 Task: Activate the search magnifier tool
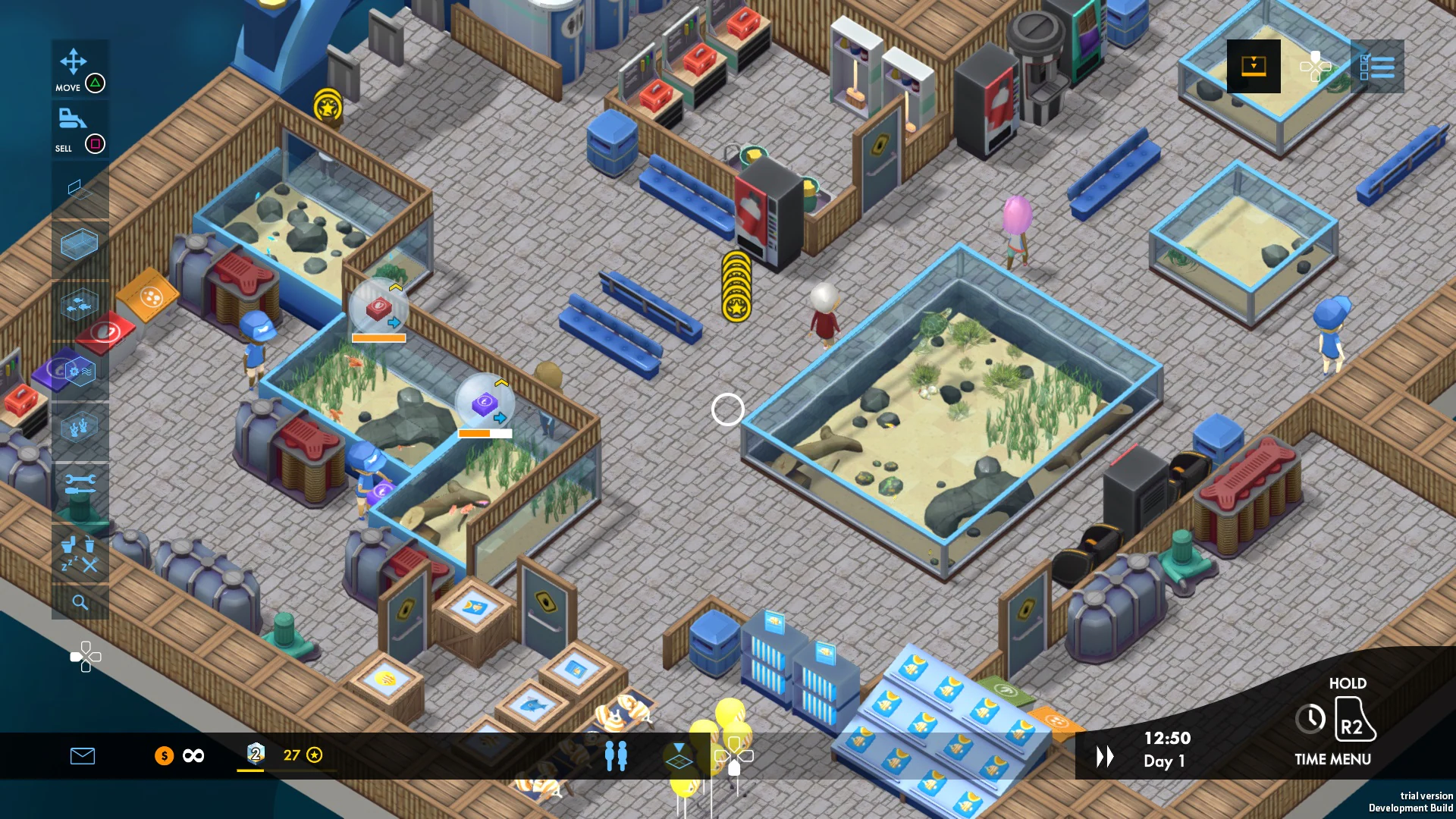(80, 603)
